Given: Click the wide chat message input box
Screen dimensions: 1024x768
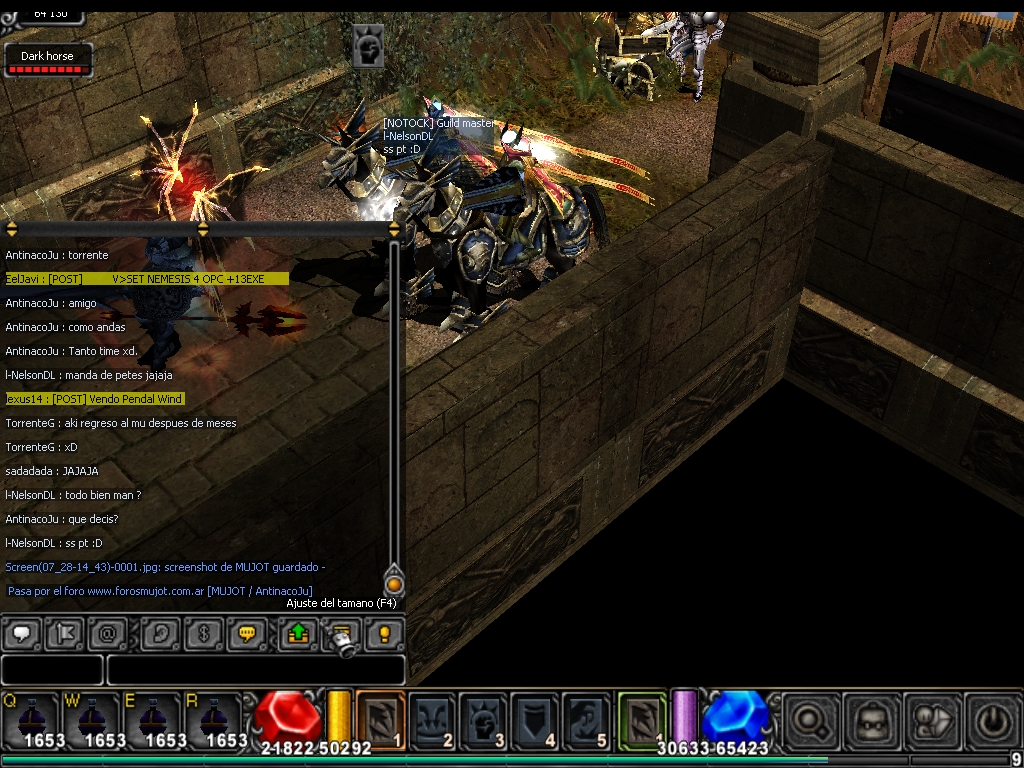Looking at the screenshot, I should click(x=256, y=669).
